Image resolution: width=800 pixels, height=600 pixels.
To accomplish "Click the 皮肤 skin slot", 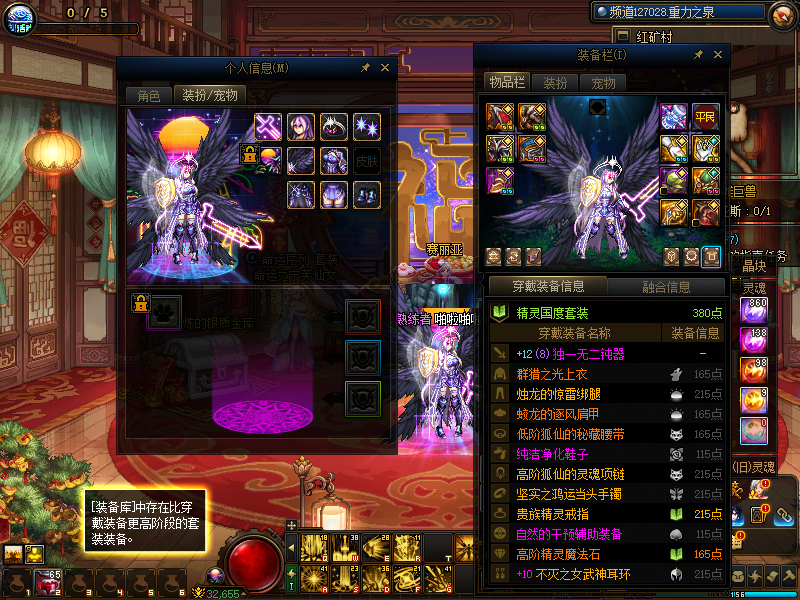I will coord(367,161).
